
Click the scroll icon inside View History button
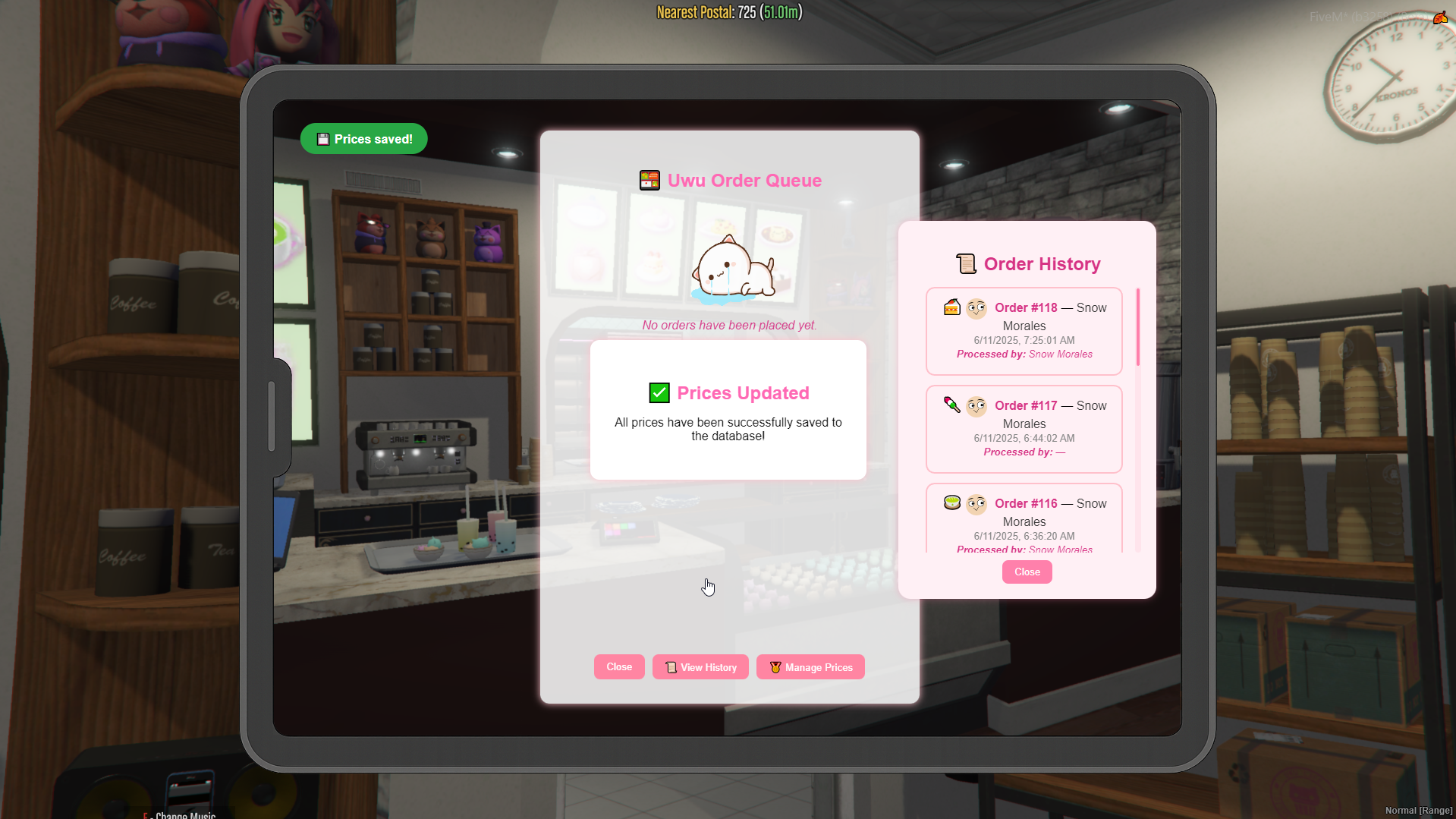coord(671,666)
